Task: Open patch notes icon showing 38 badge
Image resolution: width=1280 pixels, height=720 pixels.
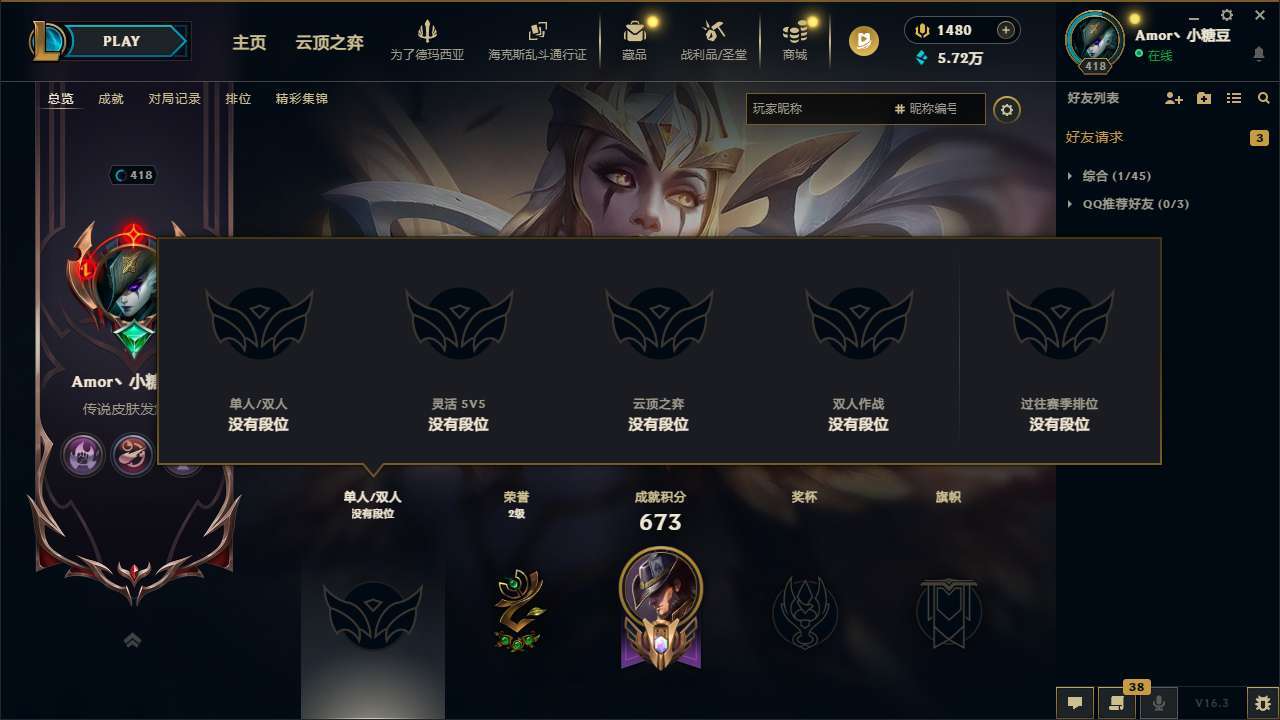Action: tap(1115, 703)
